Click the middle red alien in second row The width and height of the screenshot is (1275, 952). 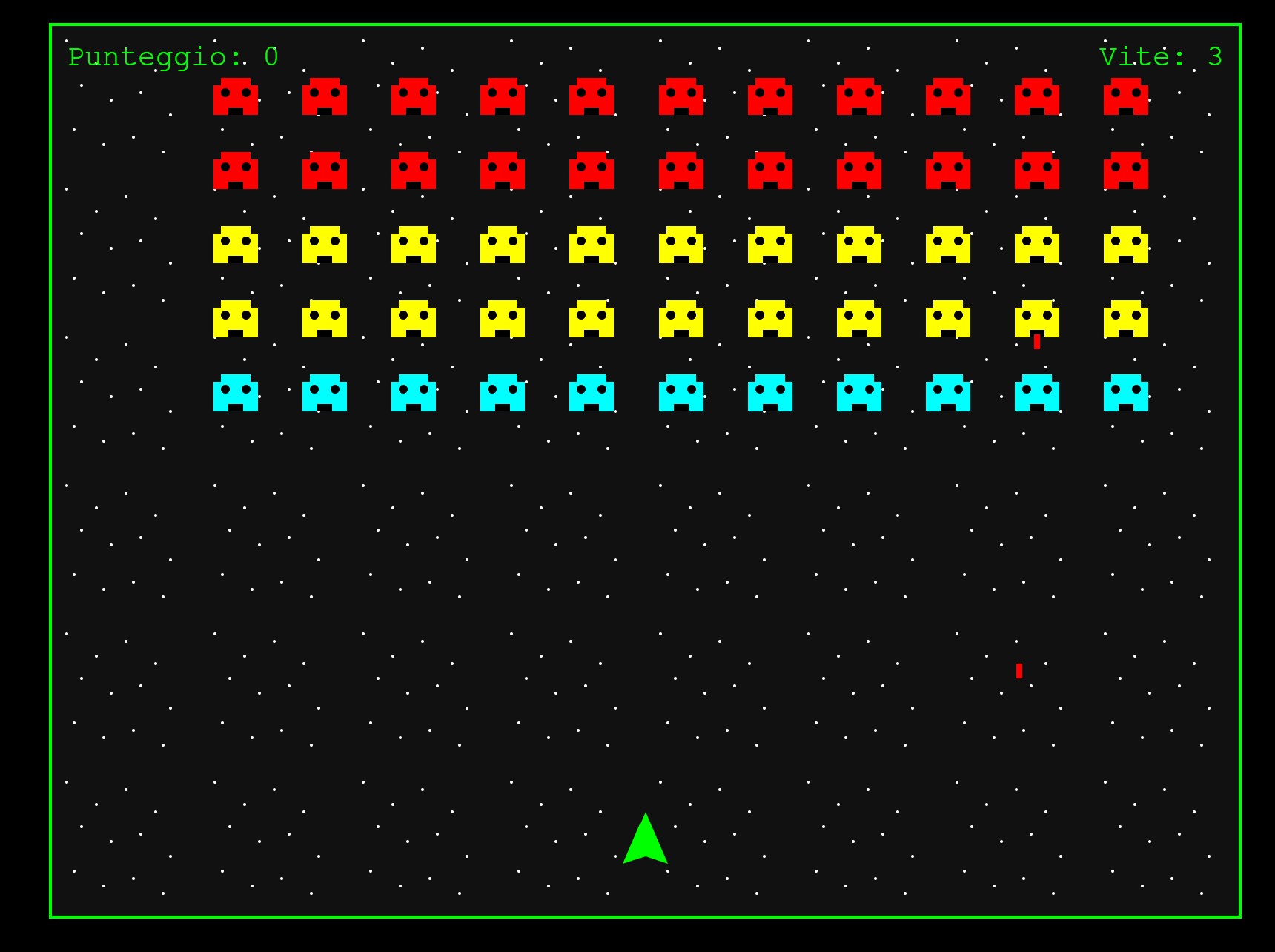tap(680, 172)
